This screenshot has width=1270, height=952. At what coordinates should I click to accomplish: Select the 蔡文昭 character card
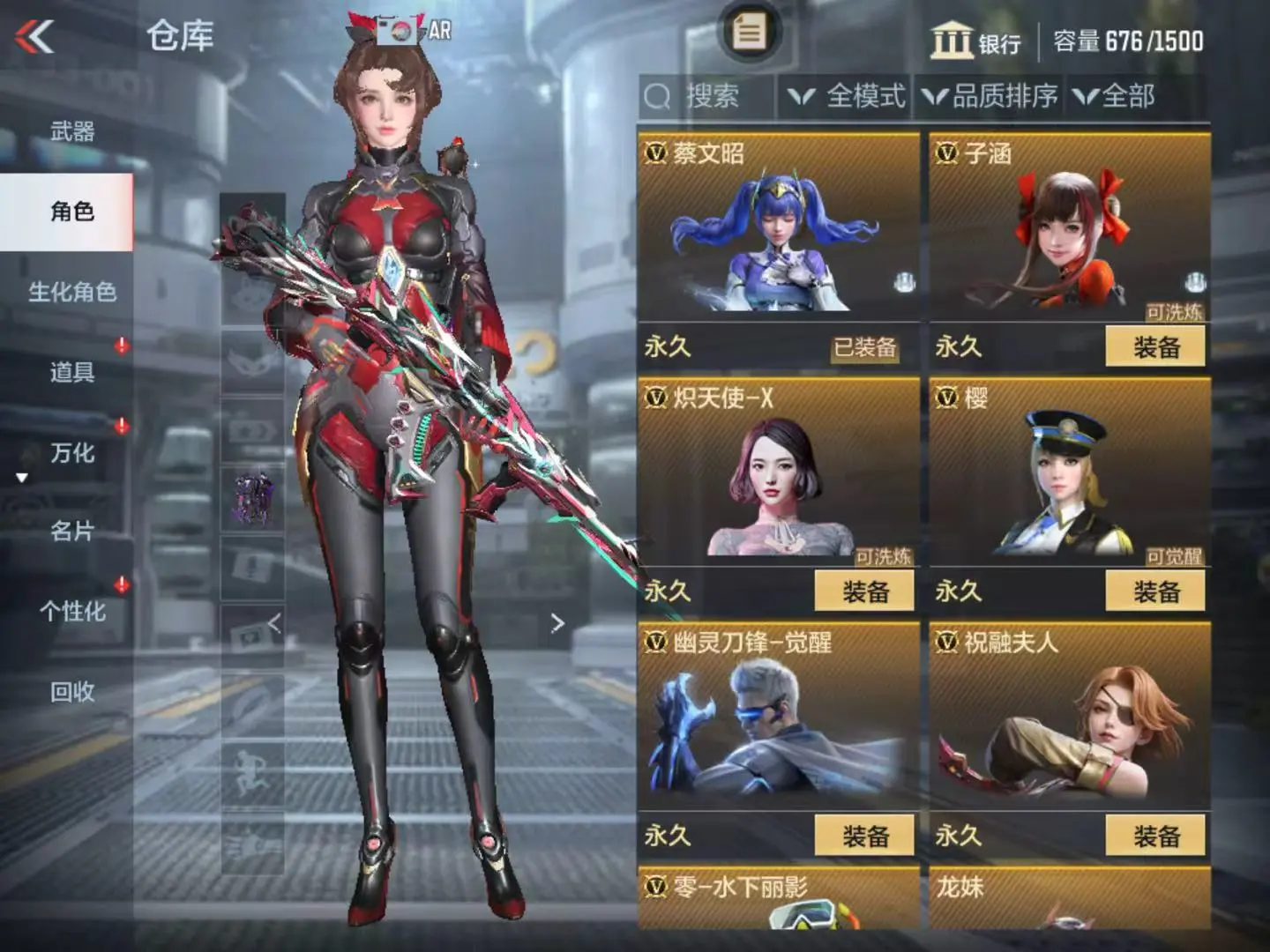(x=778, y=229)
